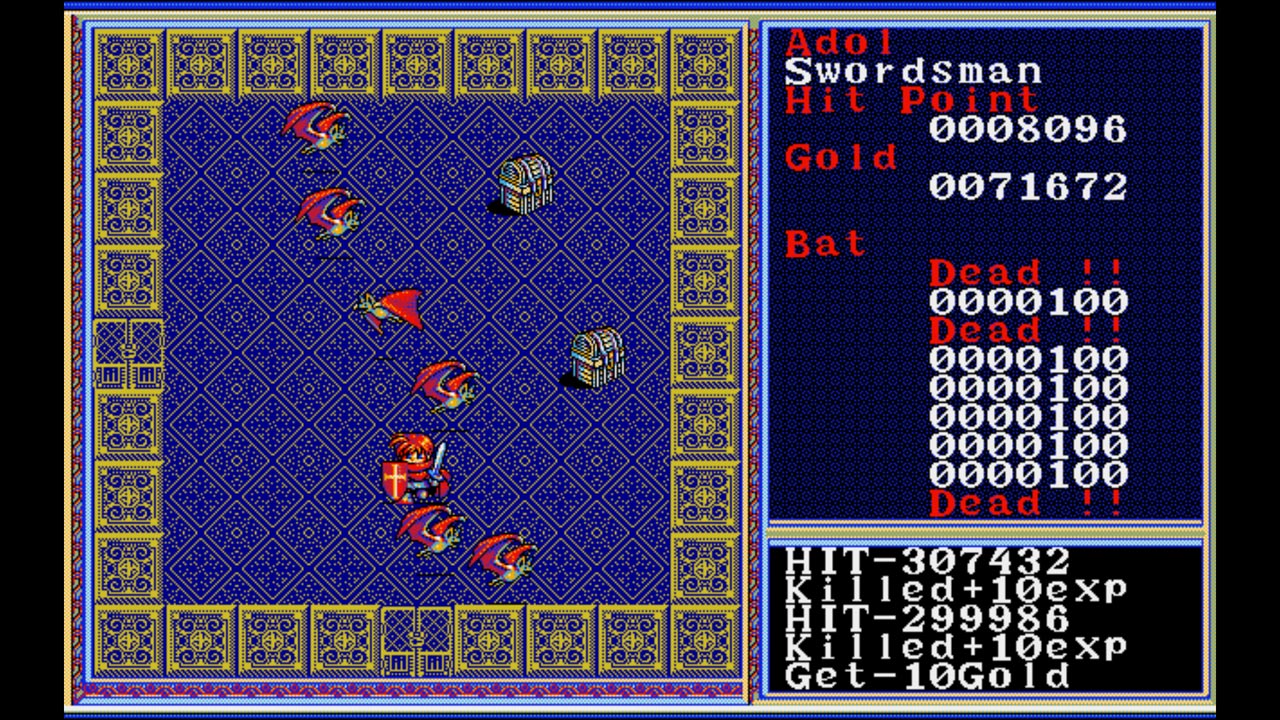Click the Swordsman class label
Screen dimensions: 1280x720
tap(912, 71)
